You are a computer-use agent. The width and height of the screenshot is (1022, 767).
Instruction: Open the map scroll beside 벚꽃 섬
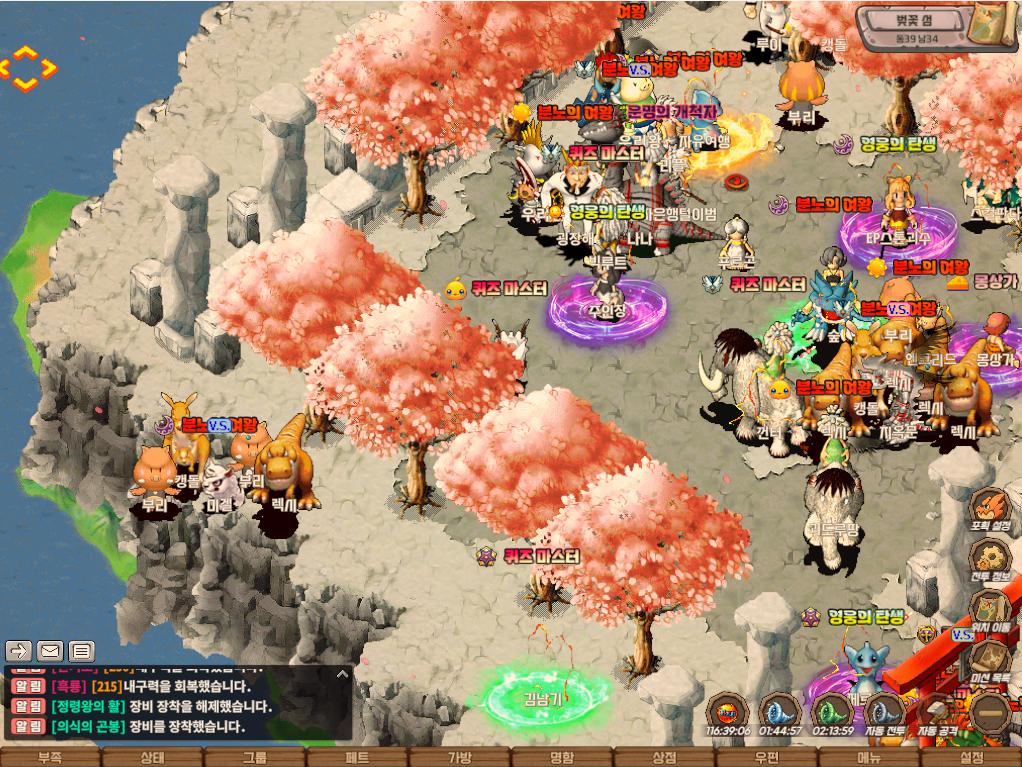pyautogui.click(x=994, y=25)
